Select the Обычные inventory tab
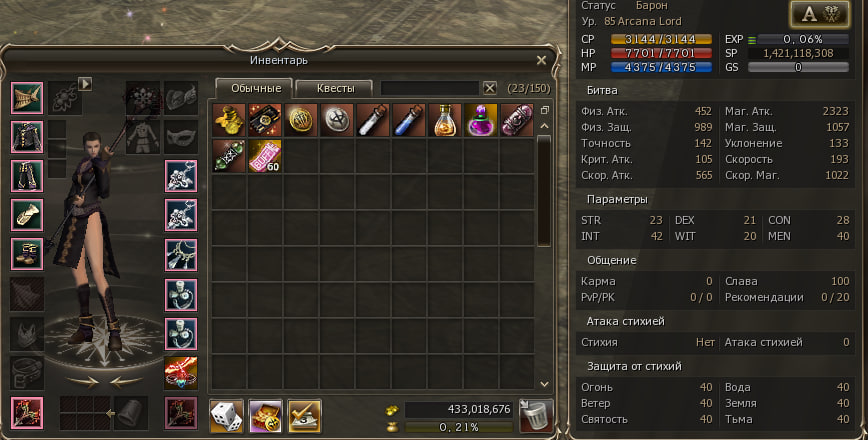868x440 pixels. coord(255,88)
